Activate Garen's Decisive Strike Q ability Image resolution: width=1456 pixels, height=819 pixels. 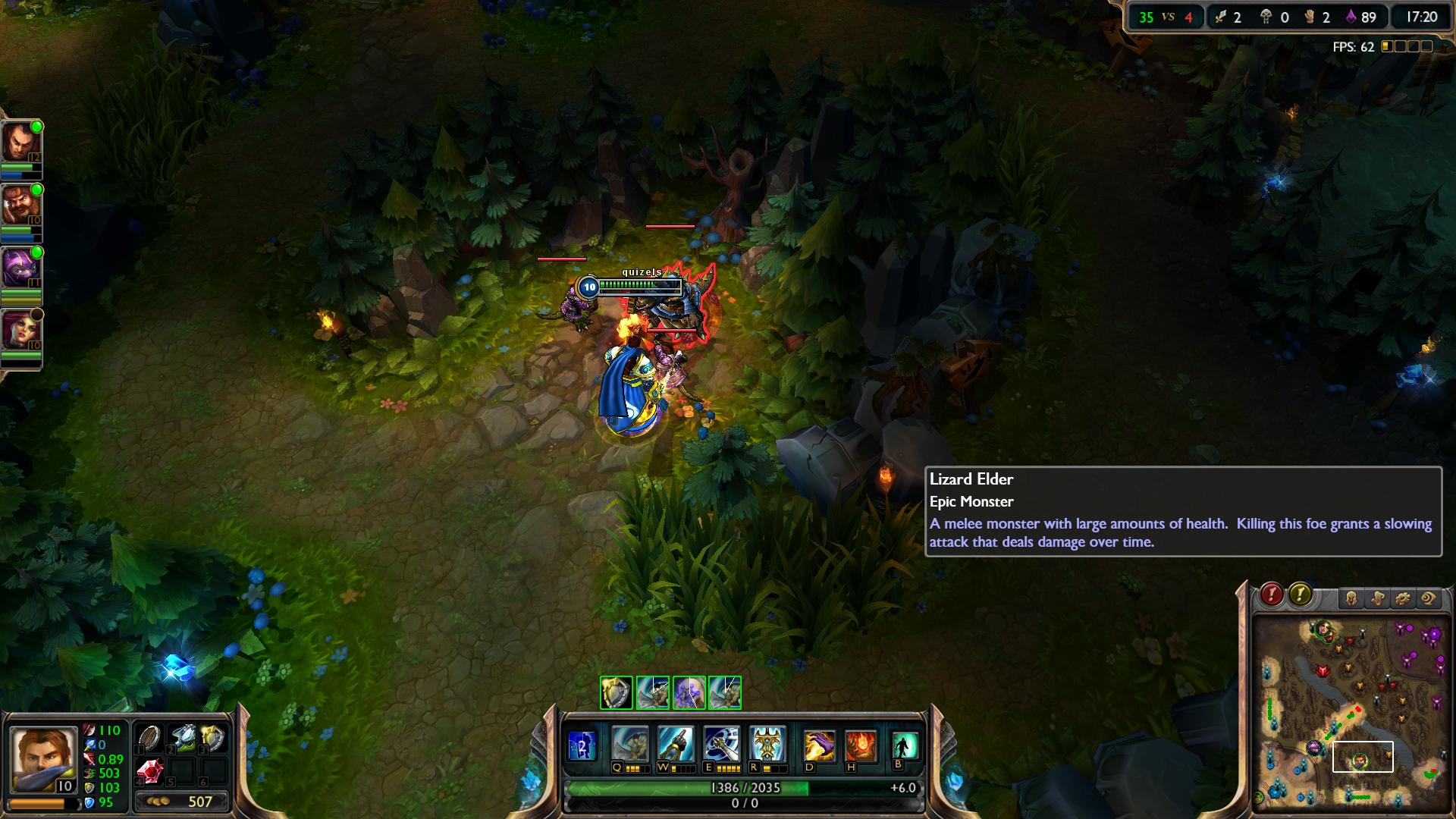tap(630, 744)
